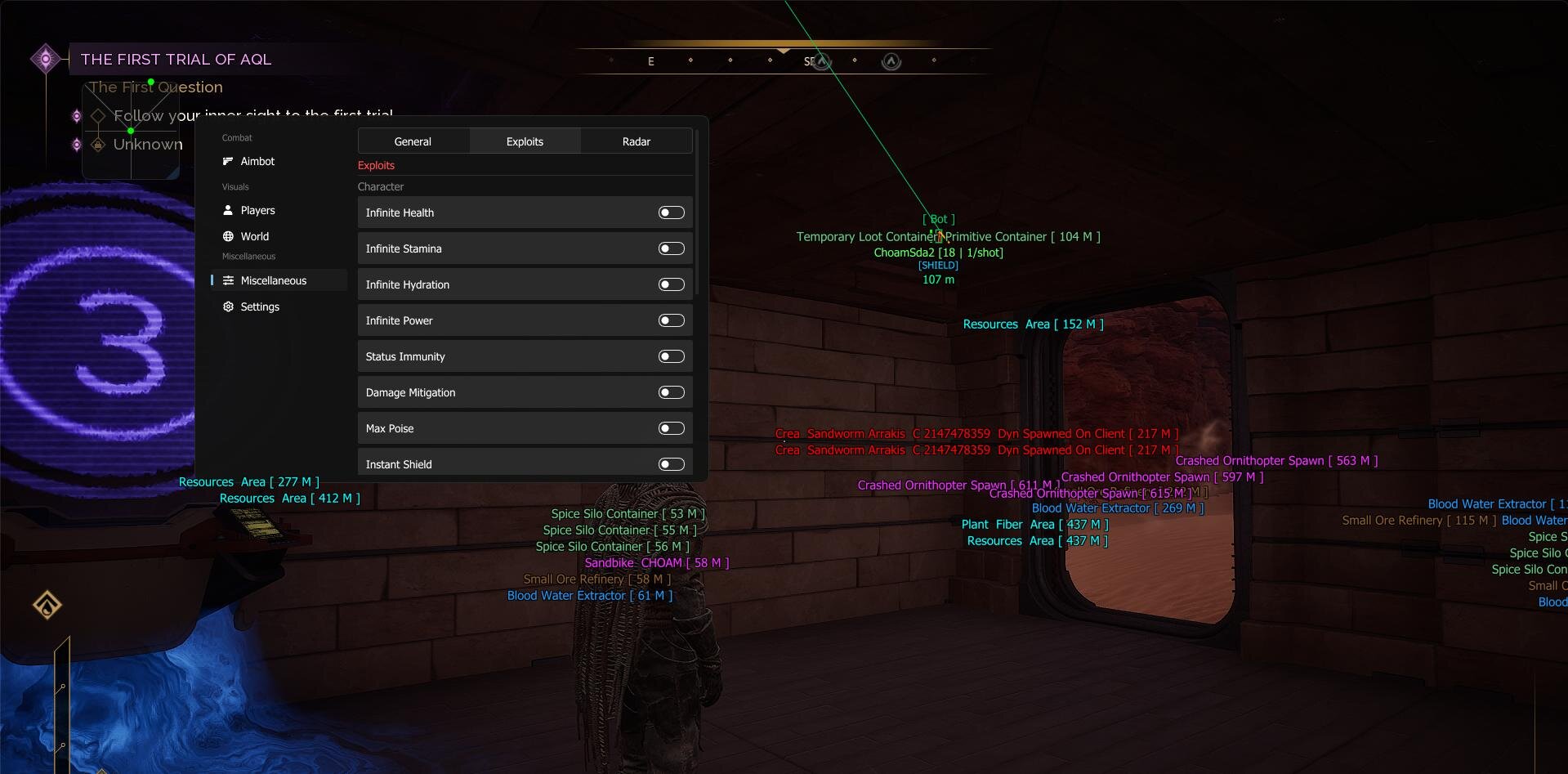Viewport: 1568px width, 774px height.
Task: Open the World visuals section
Action: [x=254, y=236]
